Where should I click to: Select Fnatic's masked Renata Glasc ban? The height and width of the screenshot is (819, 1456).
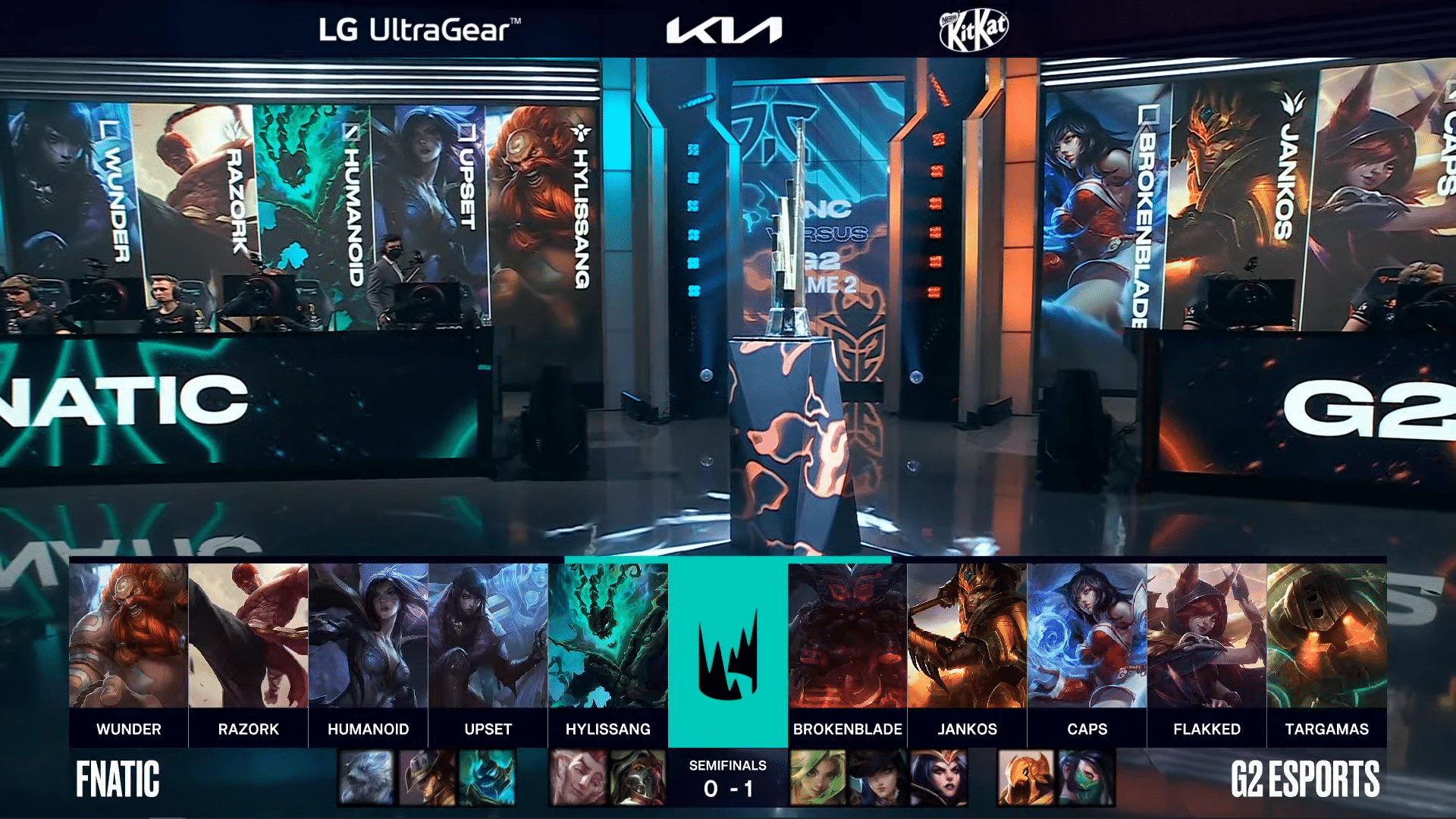pyautogui.click(x=637, y=778)
